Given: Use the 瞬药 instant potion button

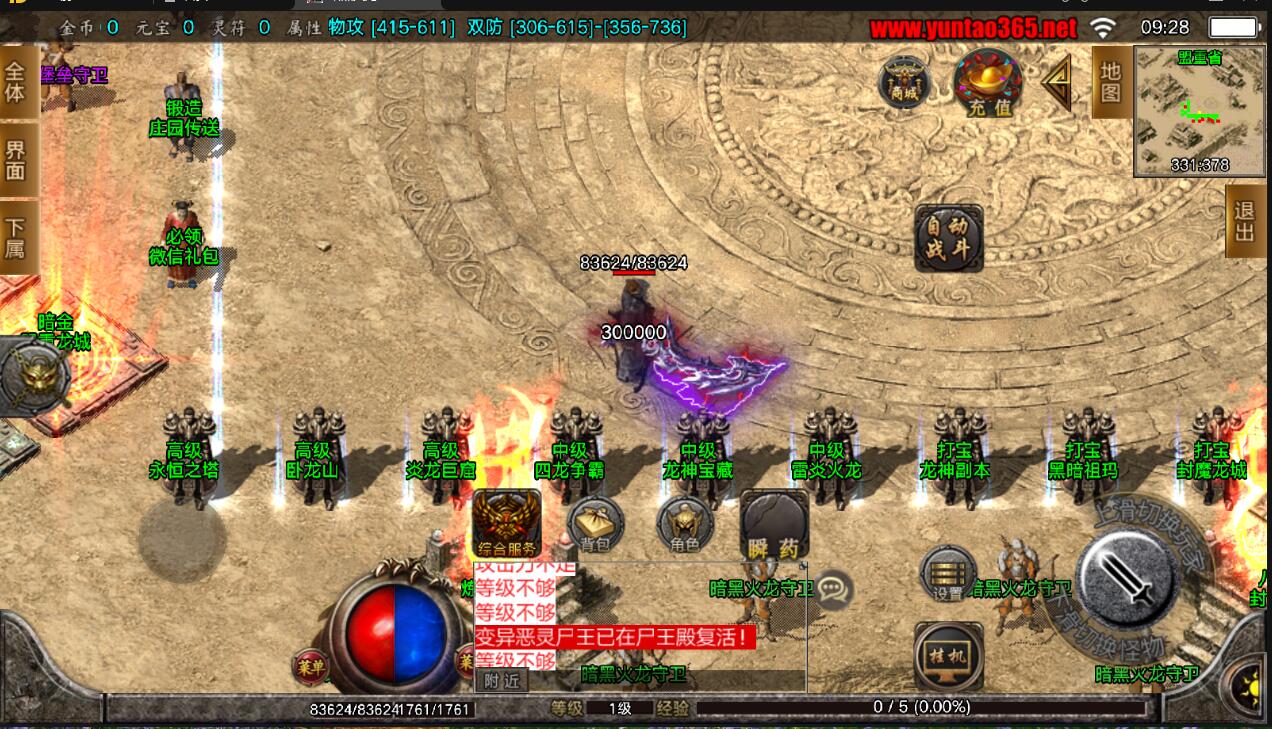Looking at the screenshot, I should click(774, 524).
